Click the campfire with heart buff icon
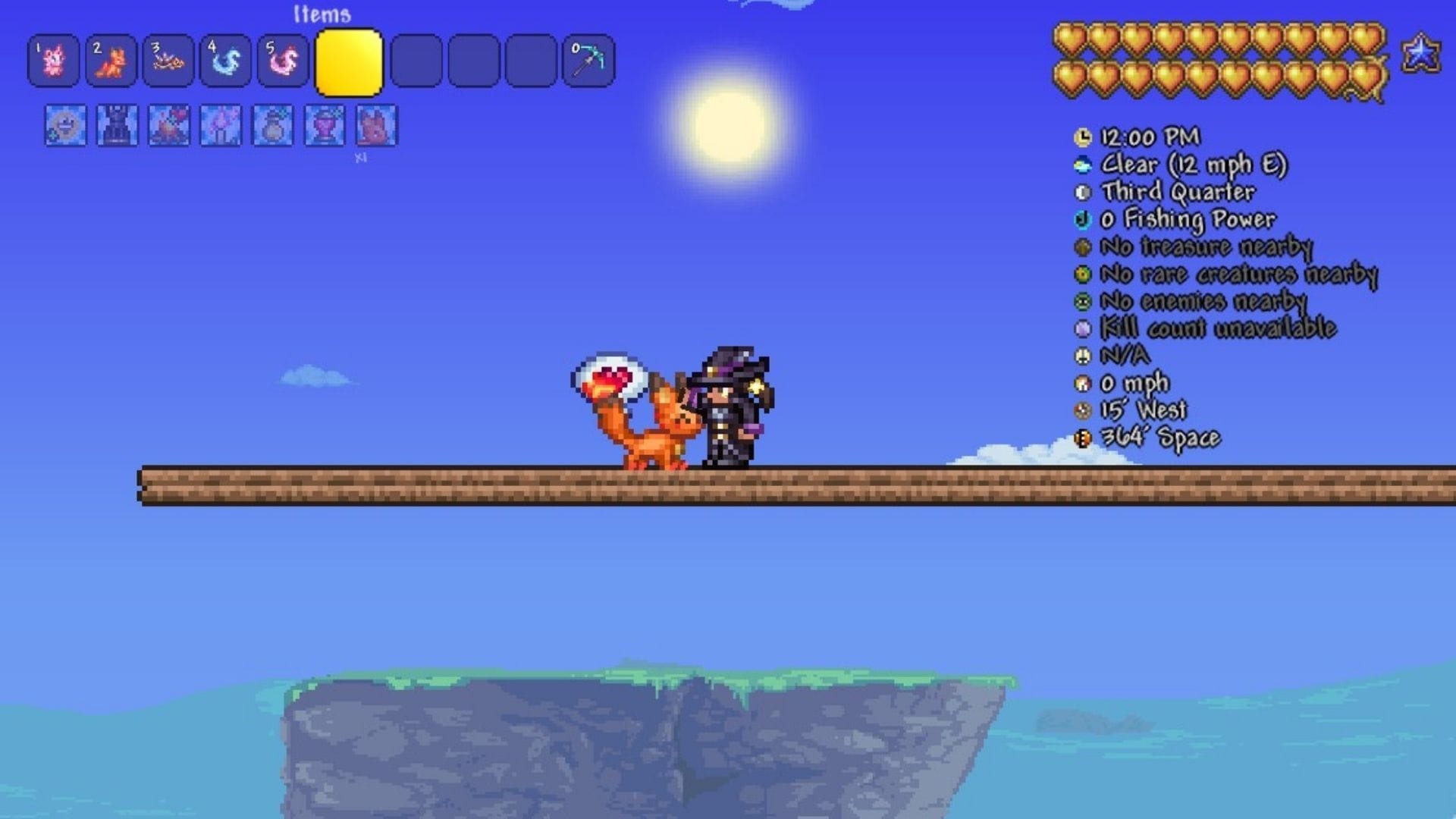1456x819 pixels. [x=169, y=125]
